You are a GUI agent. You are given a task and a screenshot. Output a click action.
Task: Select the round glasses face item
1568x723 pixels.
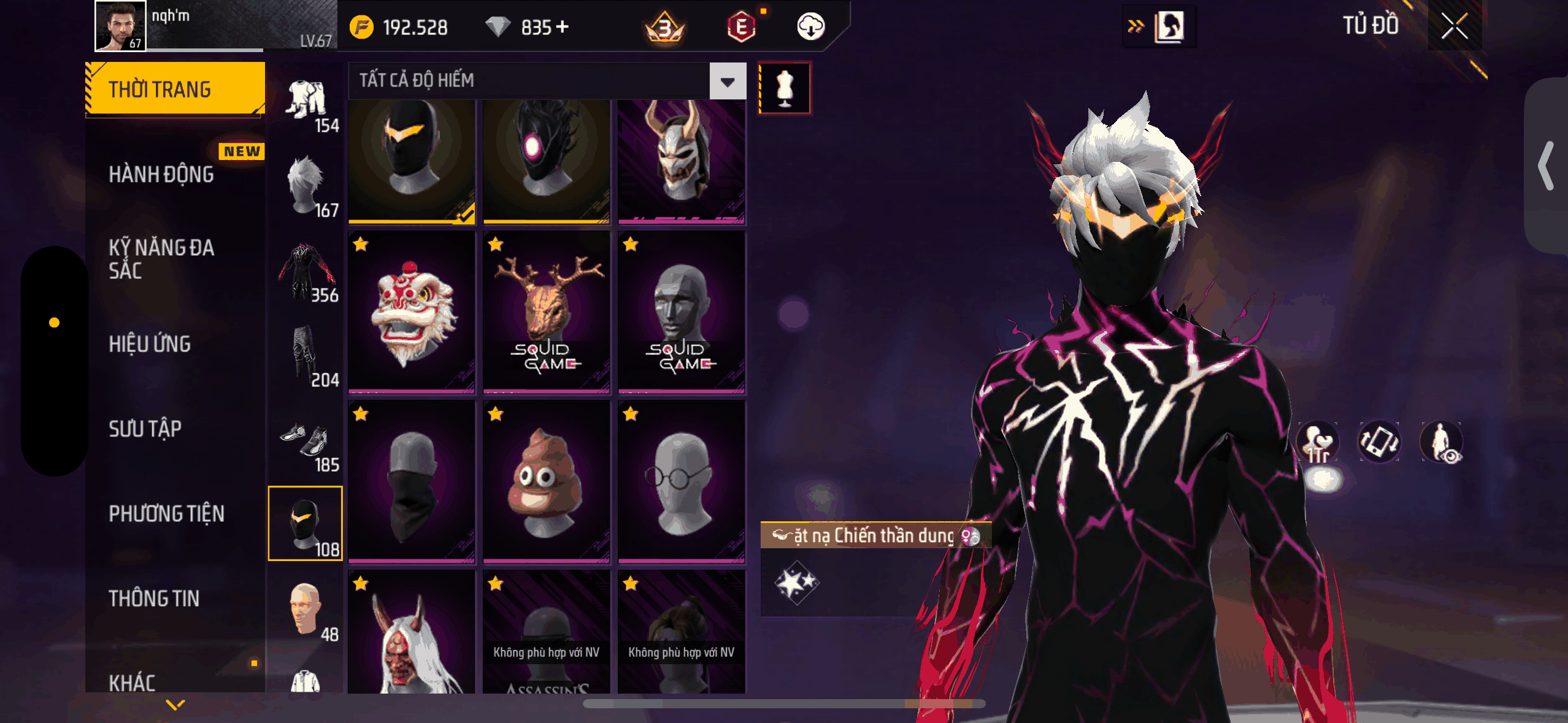click(x=681, y=481)
